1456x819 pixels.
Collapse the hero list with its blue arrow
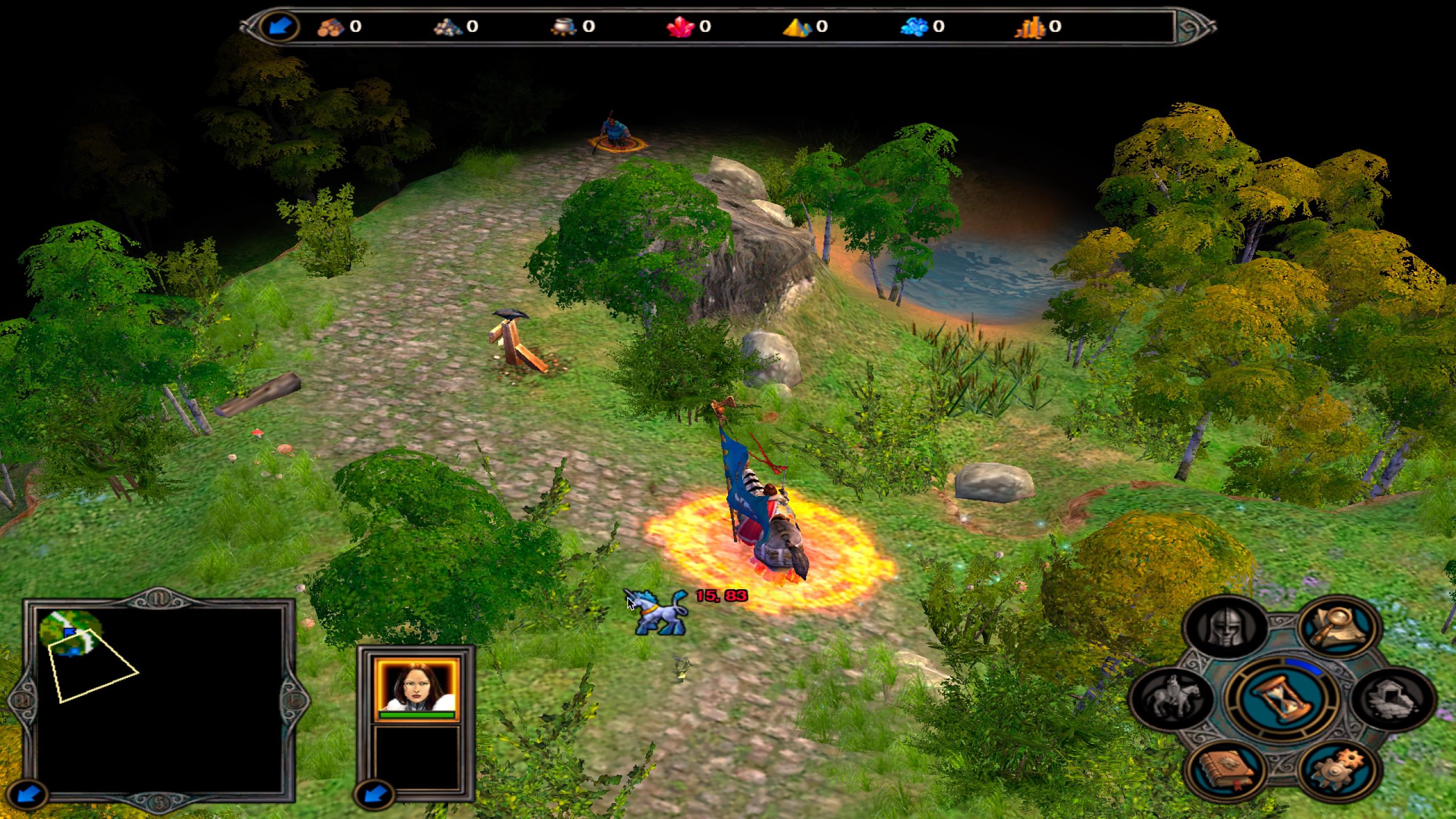click(374, 794)
